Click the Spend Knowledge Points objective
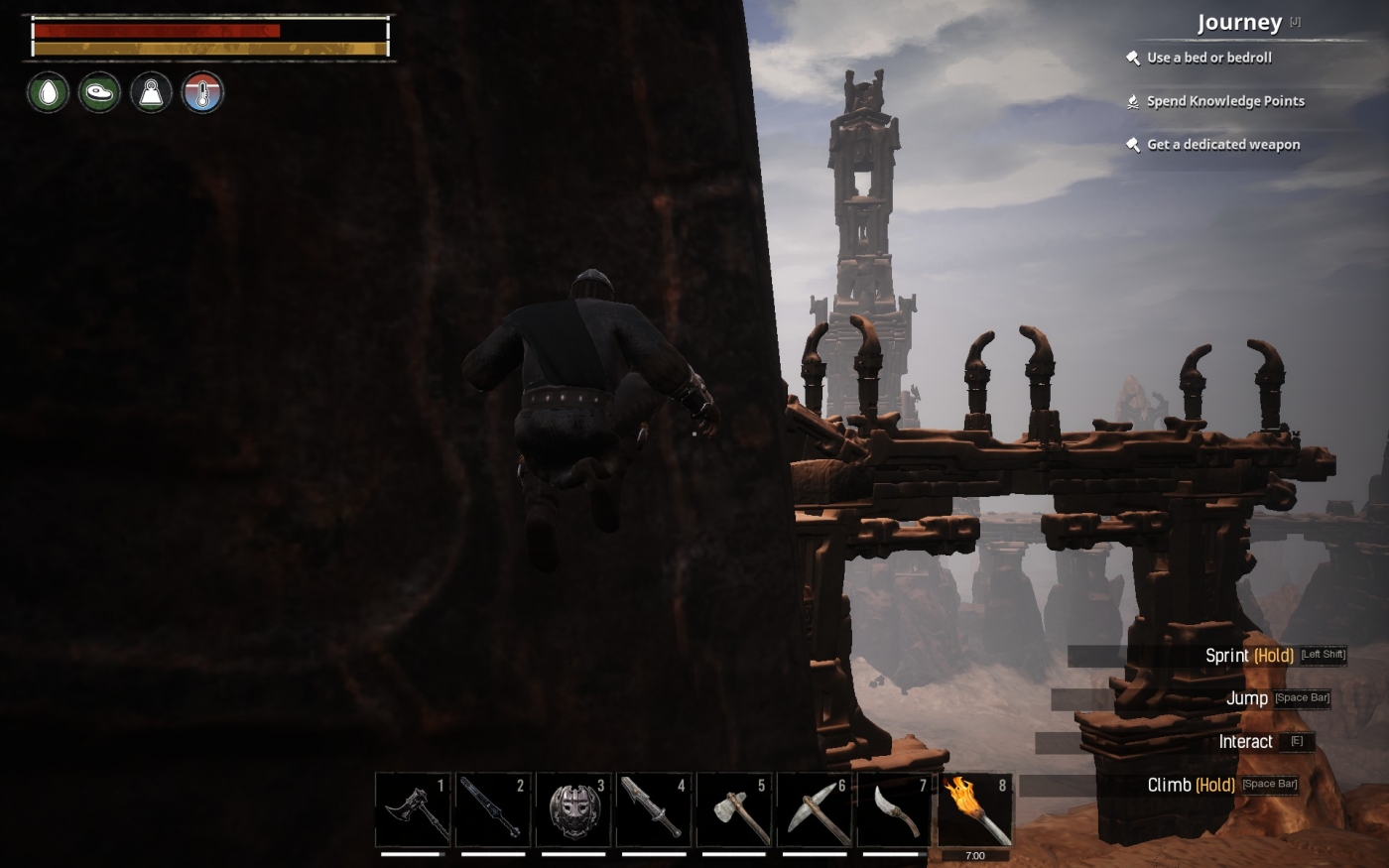Screen dimensions: 1389x868 click(1225, 100)
